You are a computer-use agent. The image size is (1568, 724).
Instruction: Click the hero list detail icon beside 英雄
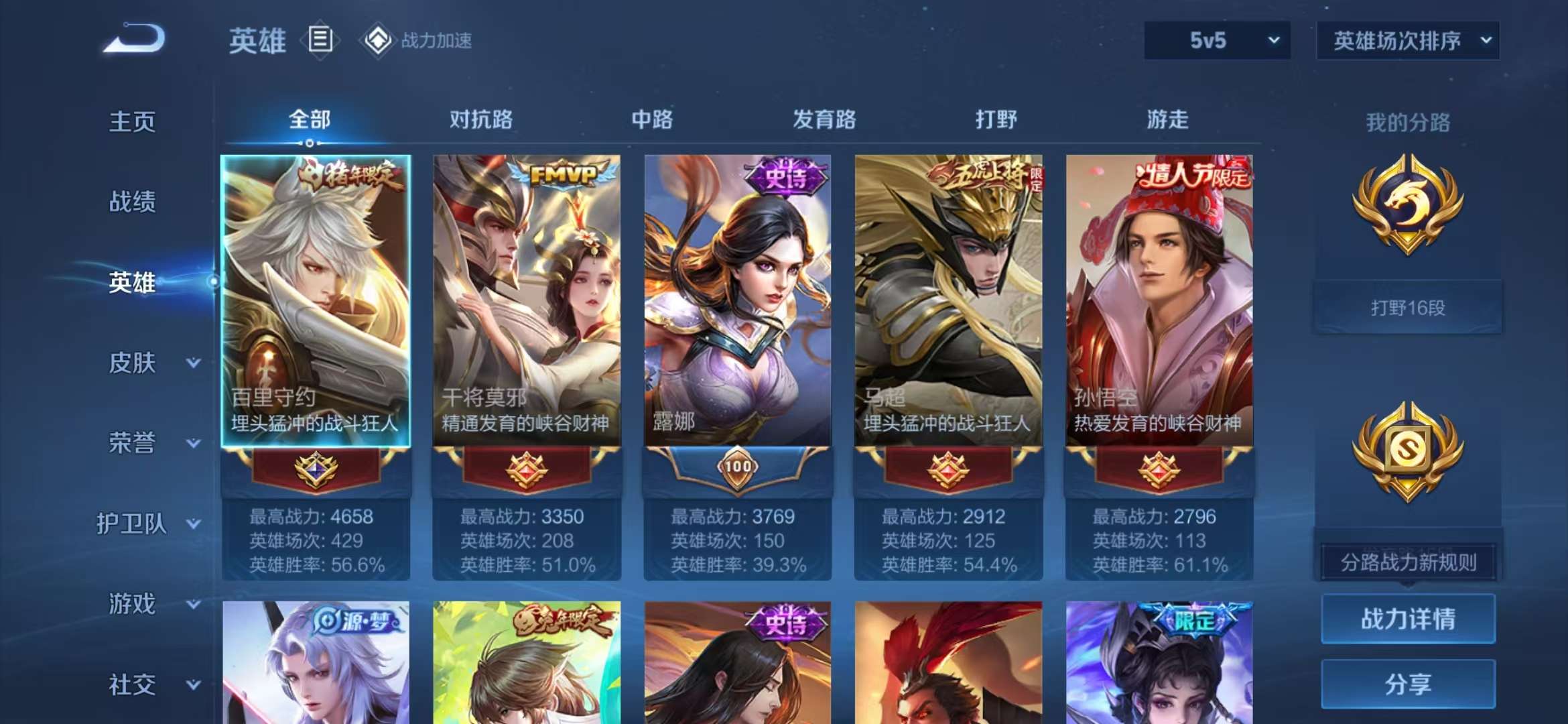tap(321, 40)
